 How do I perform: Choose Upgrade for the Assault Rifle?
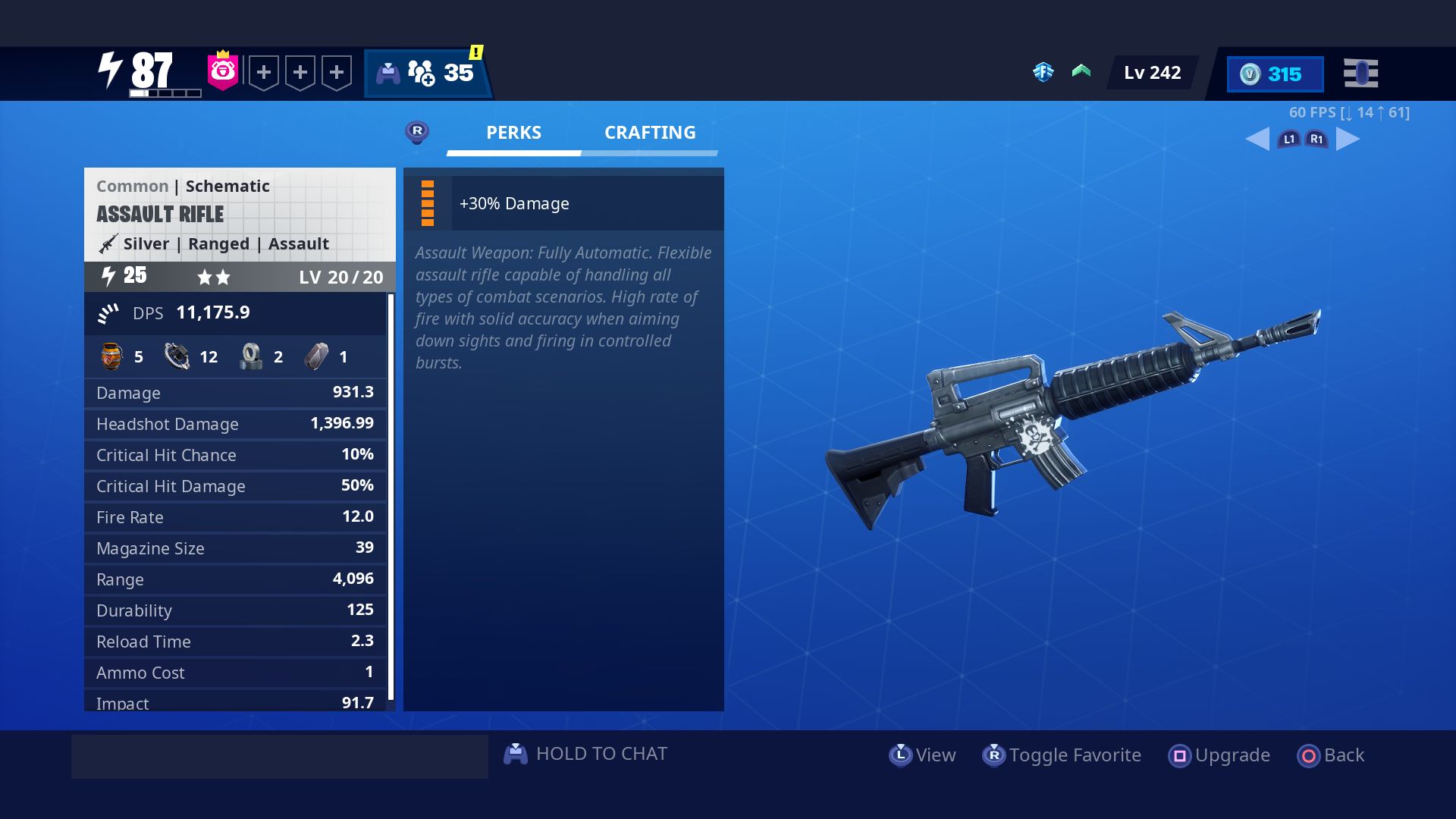1219,755
